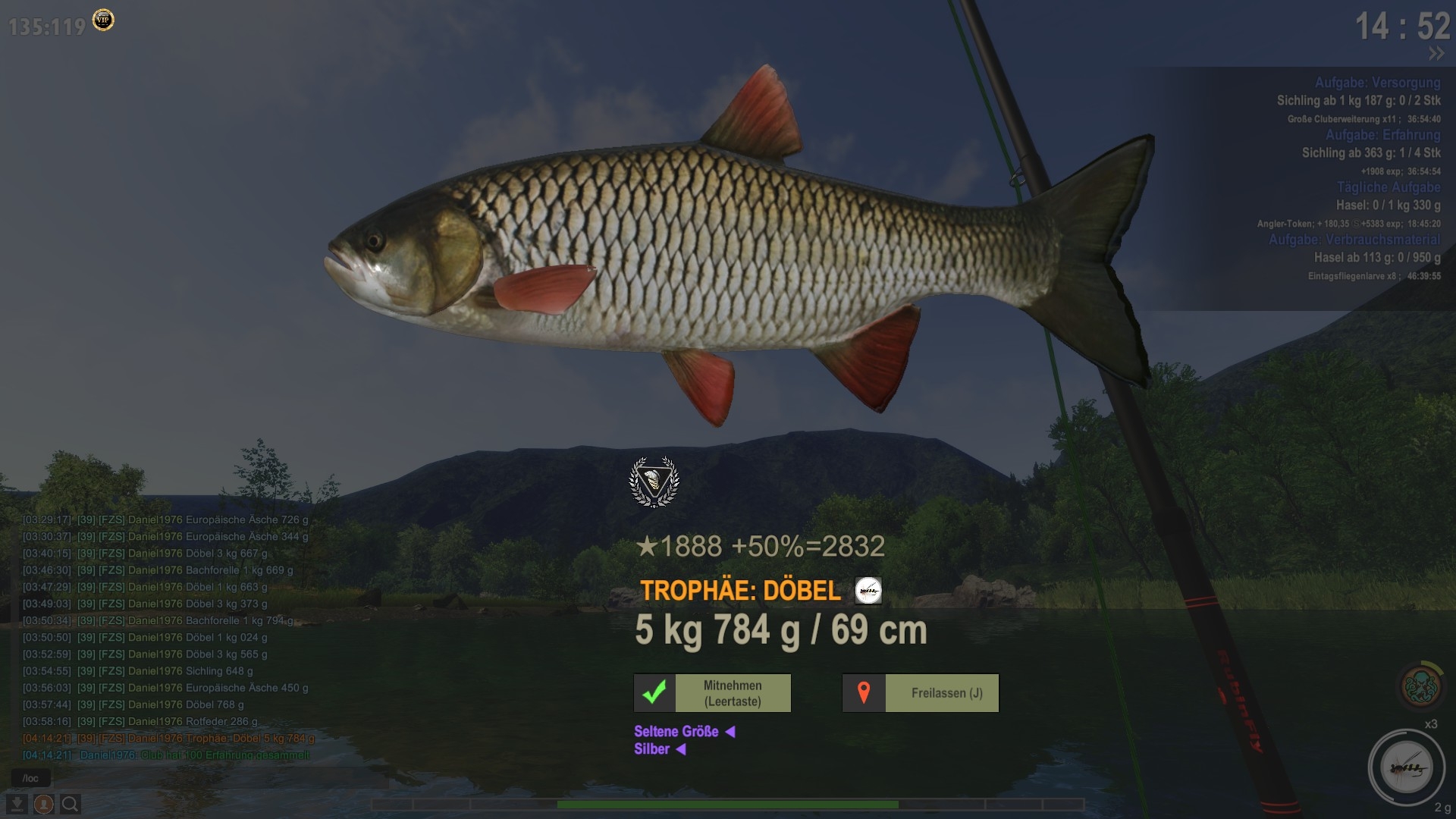Screen dimensions: 1456x819
Task: Click the download arrow icon below chat
Action: click(17, 804)
